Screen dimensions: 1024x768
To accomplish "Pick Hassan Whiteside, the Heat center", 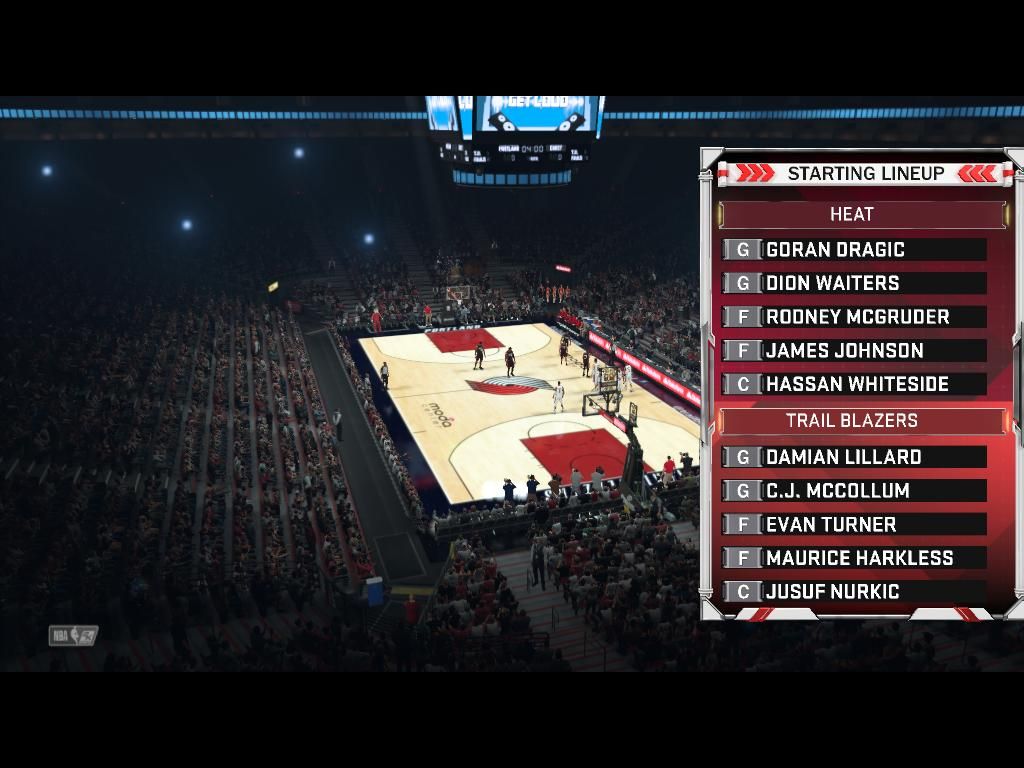I will (854, 384).
